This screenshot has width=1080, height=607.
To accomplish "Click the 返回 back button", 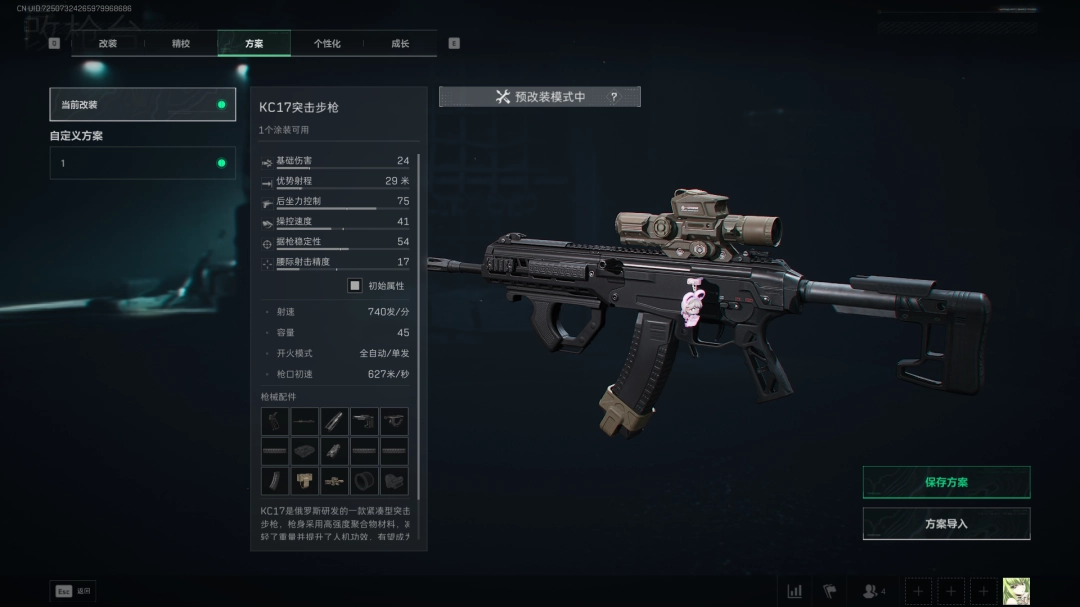I will (73, 591).
